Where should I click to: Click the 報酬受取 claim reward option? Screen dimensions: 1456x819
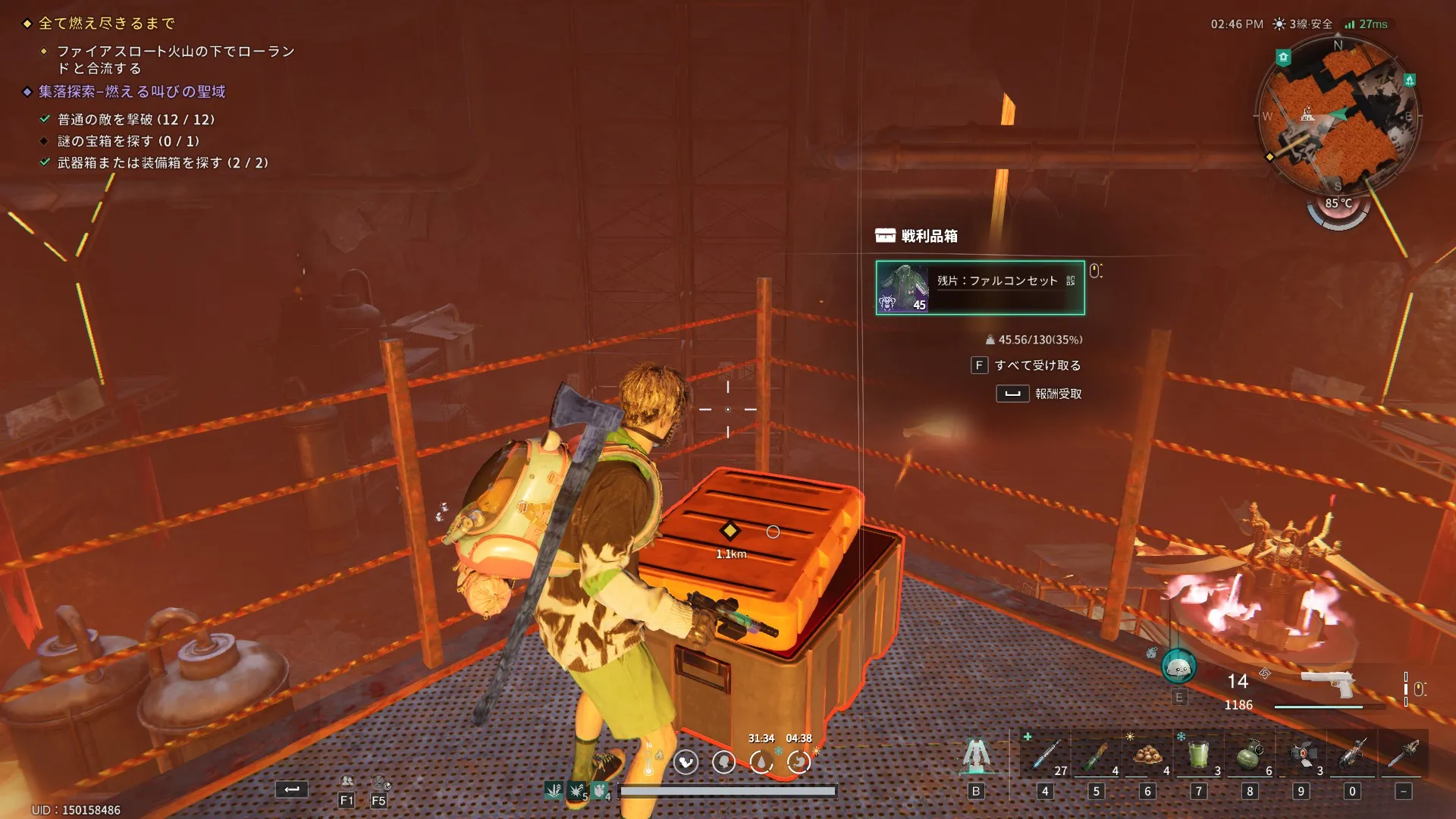pos(1057,394)
